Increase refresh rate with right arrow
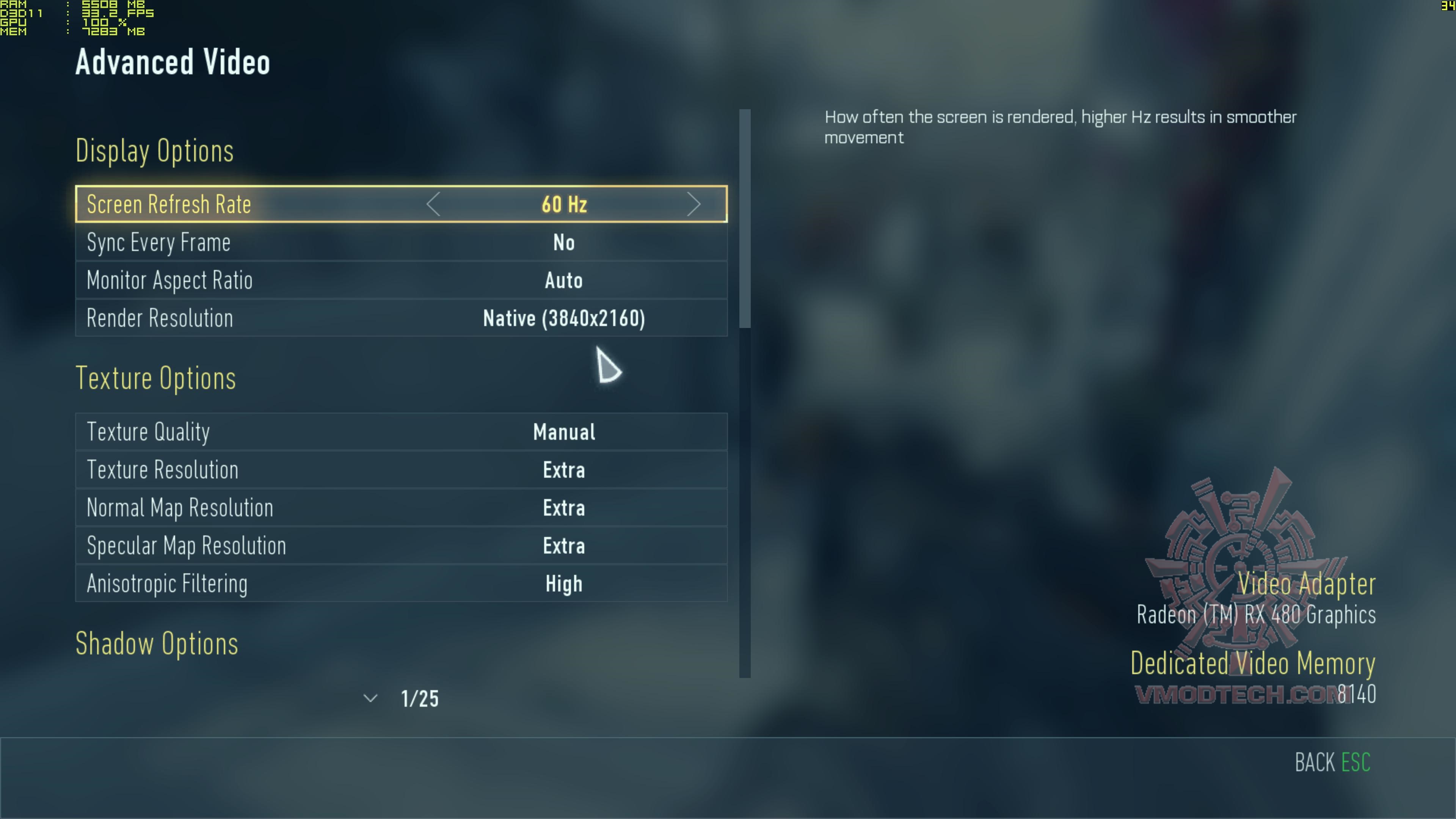 693,204
